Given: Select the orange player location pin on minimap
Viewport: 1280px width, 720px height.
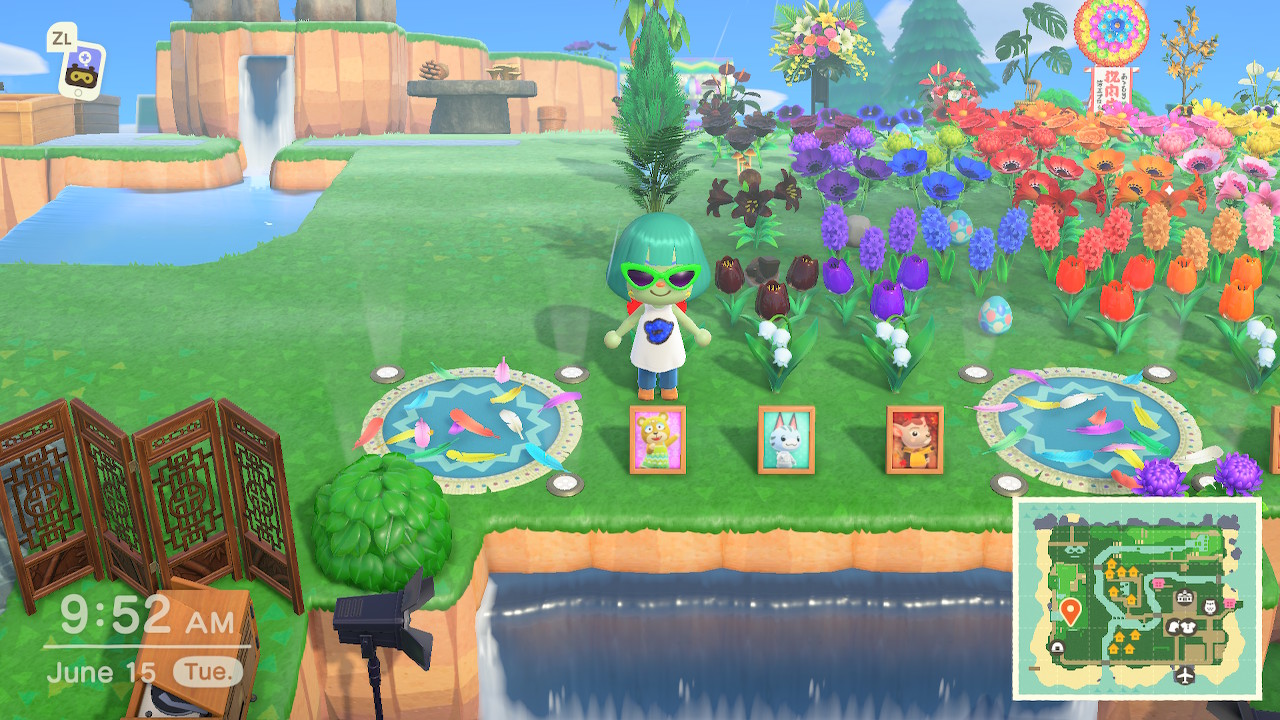Looking at the screenshot, I should coord(1070,610).
